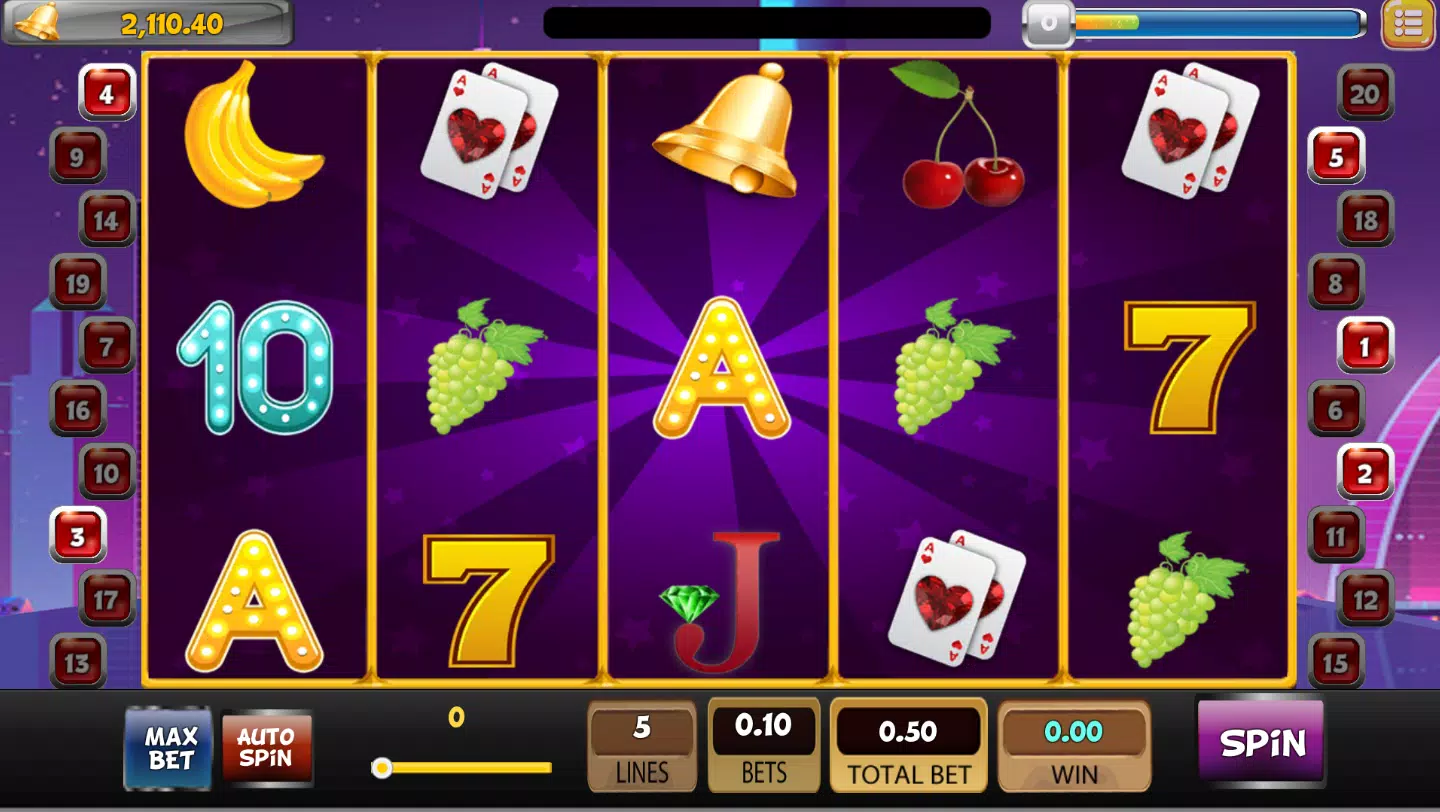Select payline 18 marker
This screenshot has height=812, width=1440.
pyautogui.click(x=1365, y=219)
